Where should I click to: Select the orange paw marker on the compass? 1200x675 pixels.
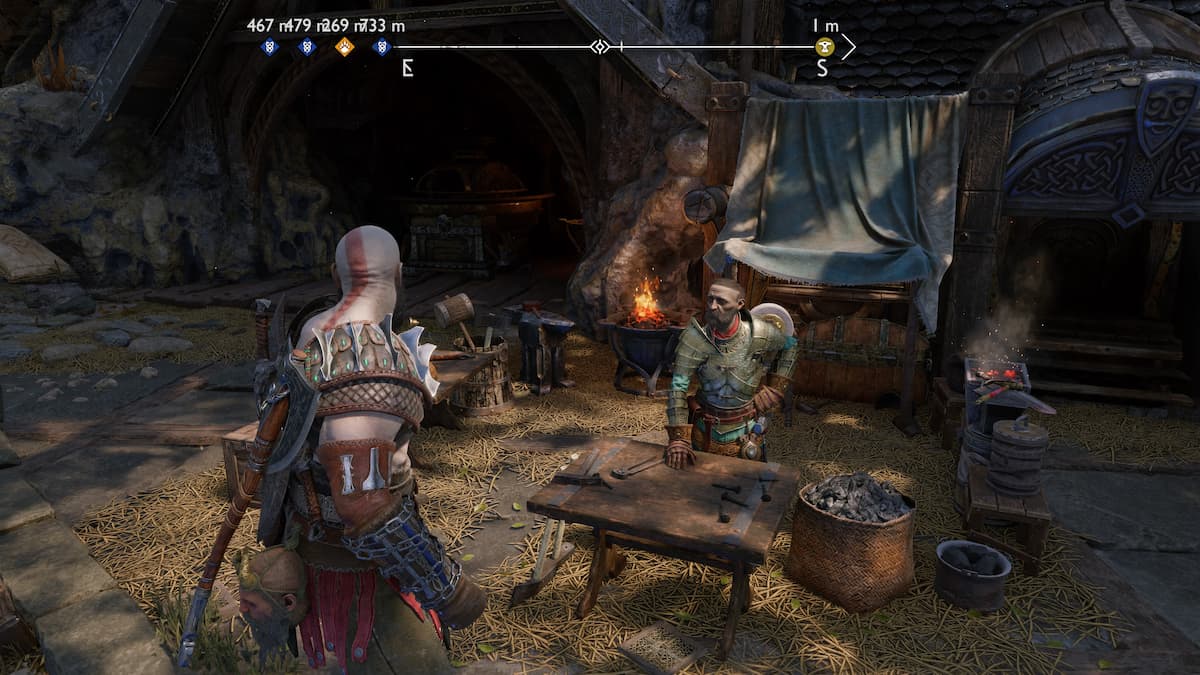(x=344, y=46)
